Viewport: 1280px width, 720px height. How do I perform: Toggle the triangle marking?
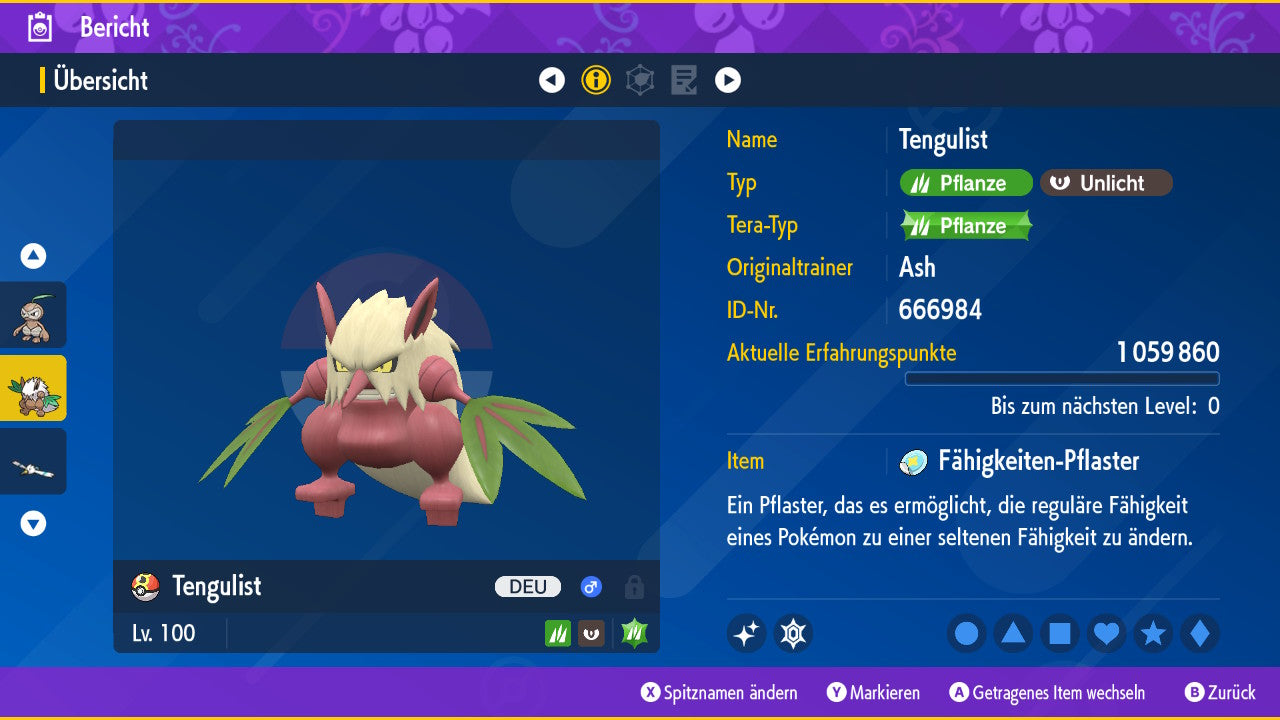point(1013,633)
